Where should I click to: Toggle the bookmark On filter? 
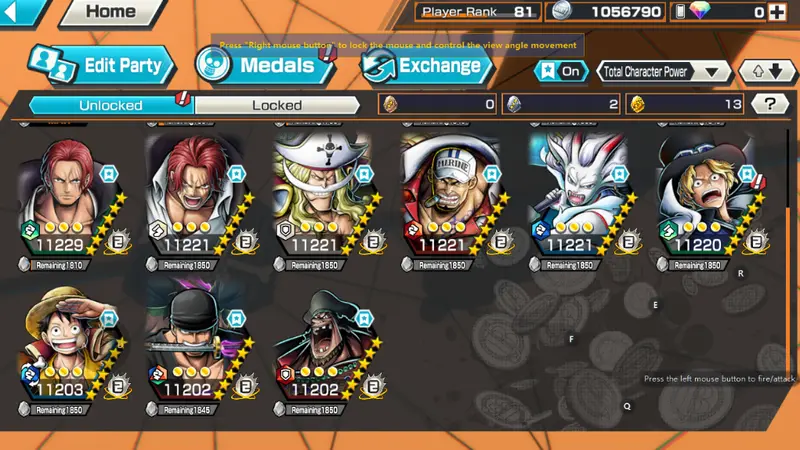coord(561,71)
